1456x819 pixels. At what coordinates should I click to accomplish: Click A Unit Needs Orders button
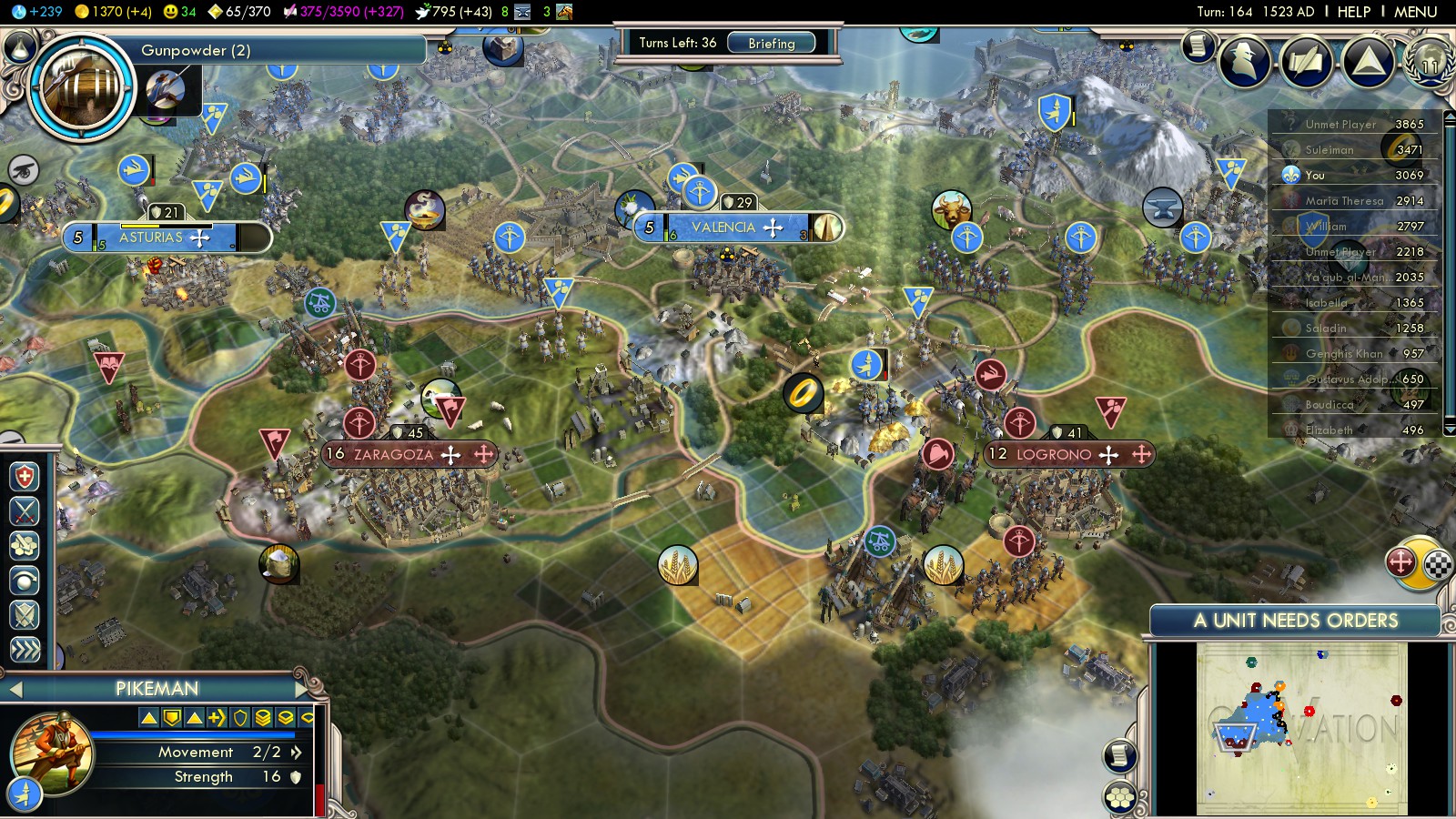tap(1295, 621)
